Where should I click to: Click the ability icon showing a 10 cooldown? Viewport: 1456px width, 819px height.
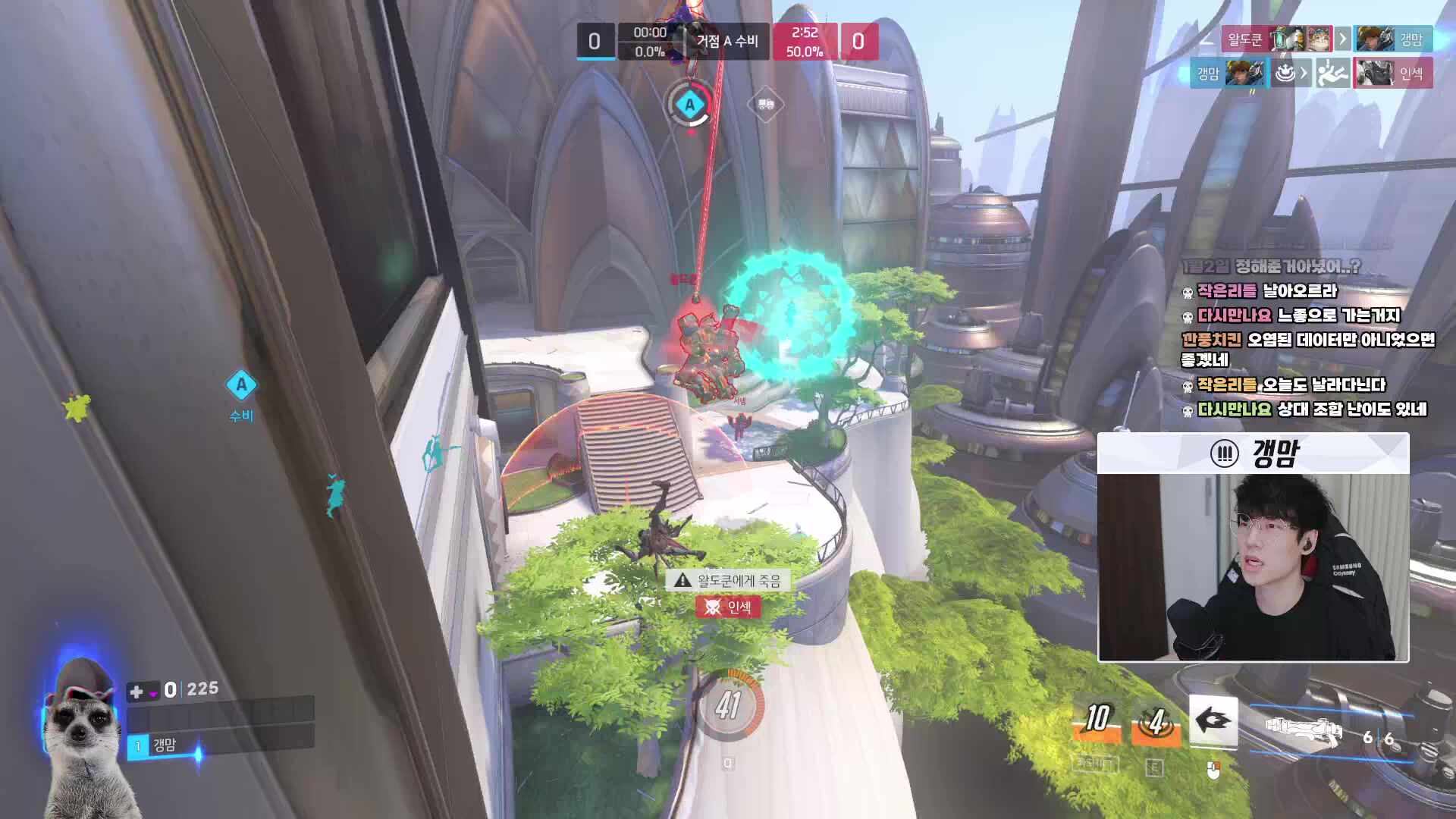click(x=1097, y=721)
